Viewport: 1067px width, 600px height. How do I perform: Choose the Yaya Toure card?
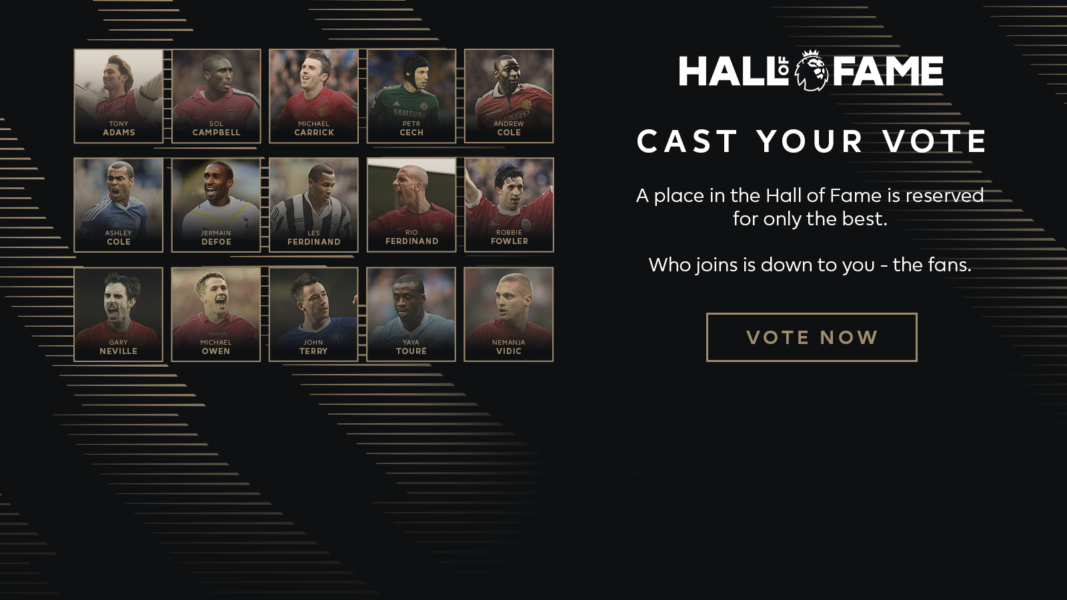pos(411,314)
